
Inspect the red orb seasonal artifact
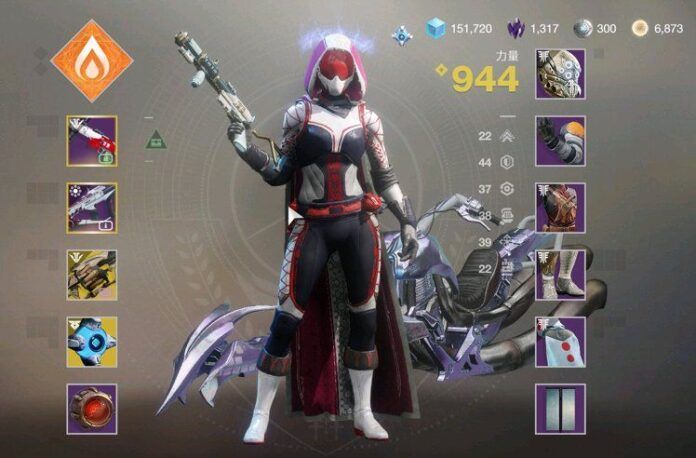coord(92,409)
